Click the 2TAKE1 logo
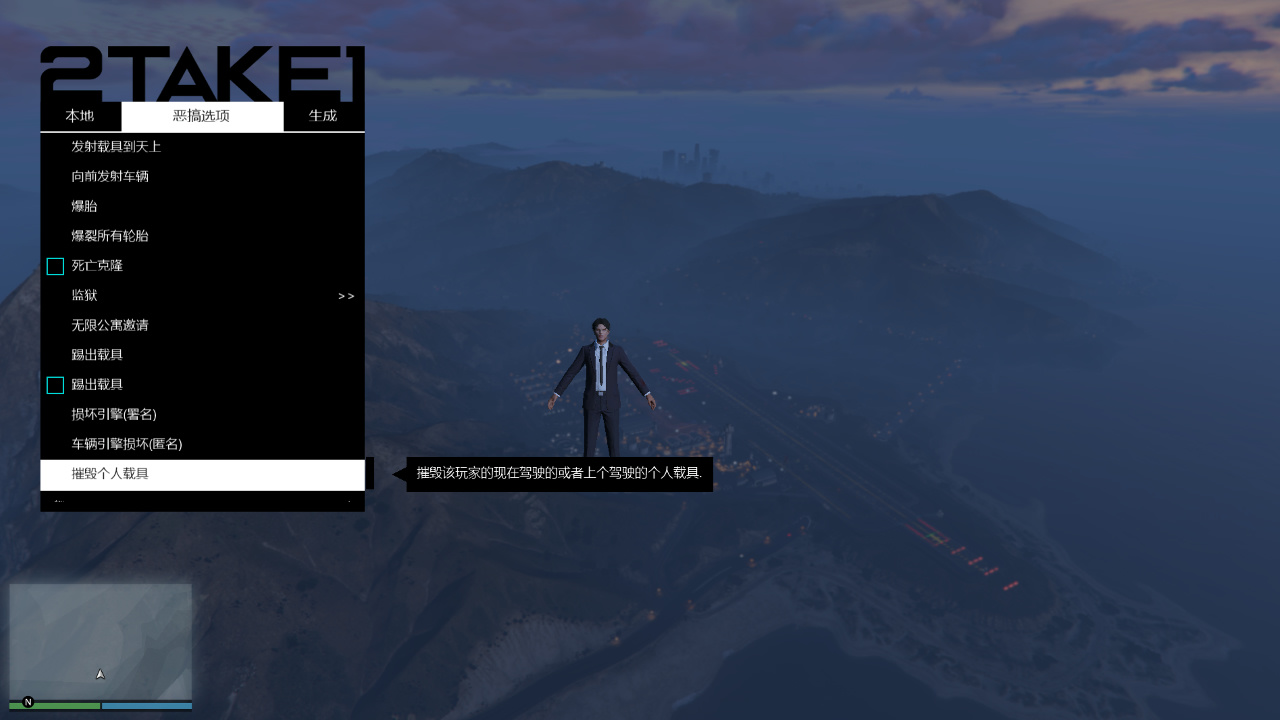The image size is (1280, 720). click(x=200, y=72)
